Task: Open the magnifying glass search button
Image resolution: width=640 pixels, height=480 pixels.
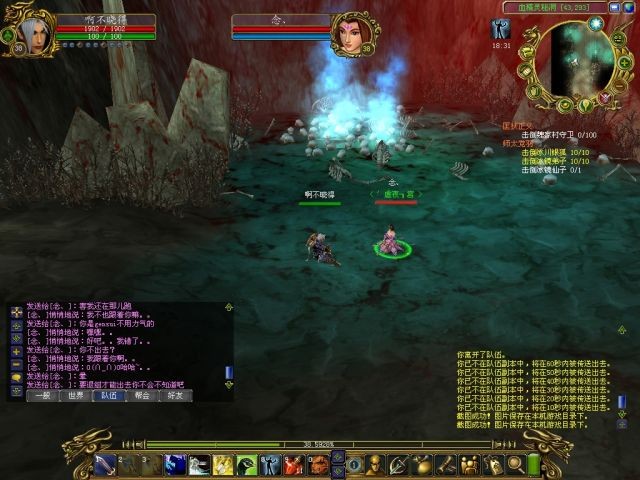Action: click(x=516, y=464)
